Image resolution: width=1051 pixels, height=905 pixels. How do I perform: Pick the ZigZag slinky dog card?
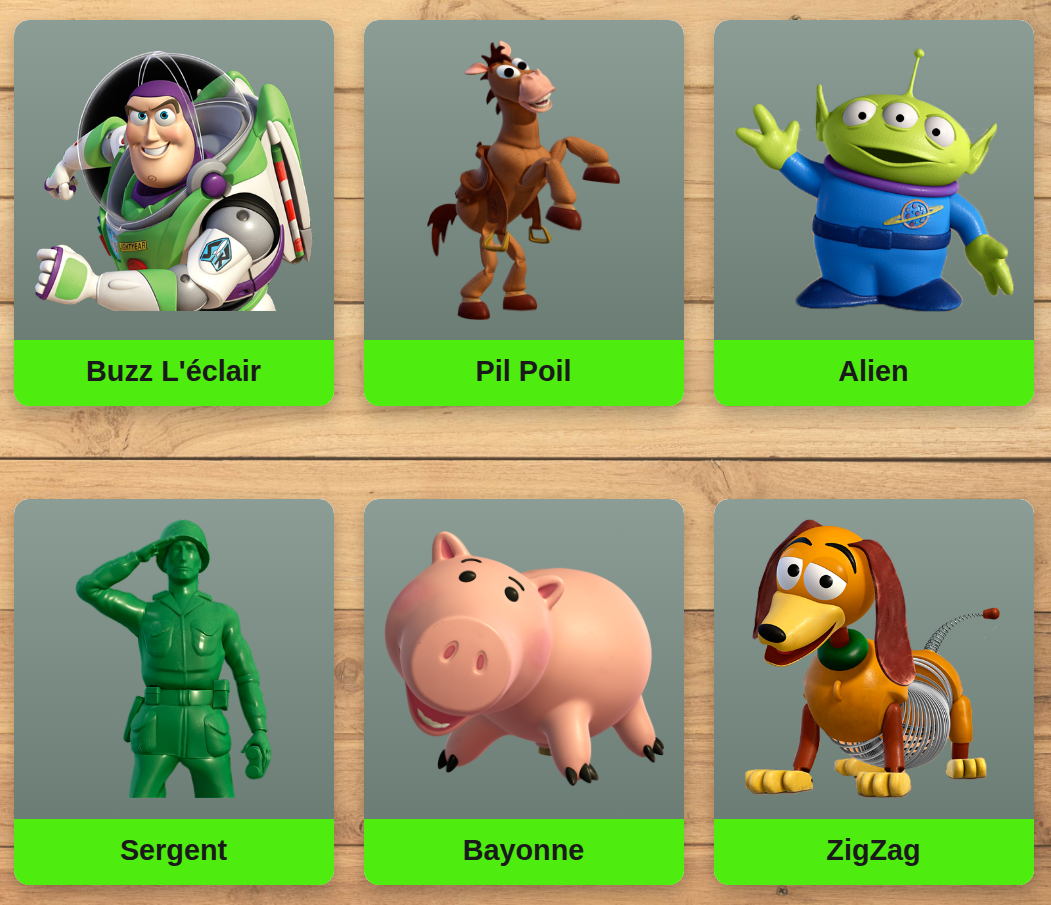(x=873, y=691)
